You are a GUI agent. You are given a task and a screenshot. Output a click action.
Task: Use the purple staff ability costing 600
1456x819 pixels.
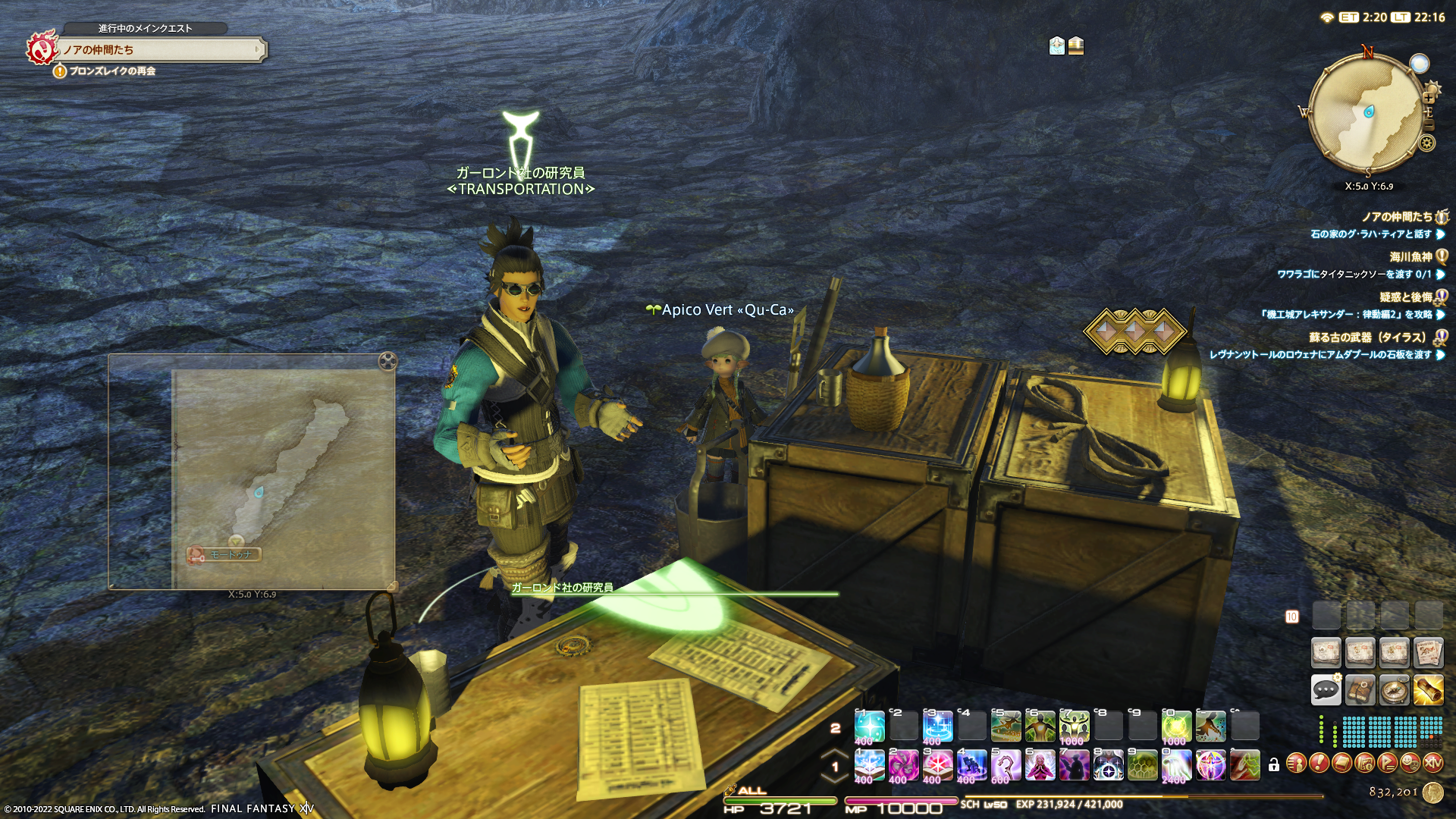pos(1006,765)
